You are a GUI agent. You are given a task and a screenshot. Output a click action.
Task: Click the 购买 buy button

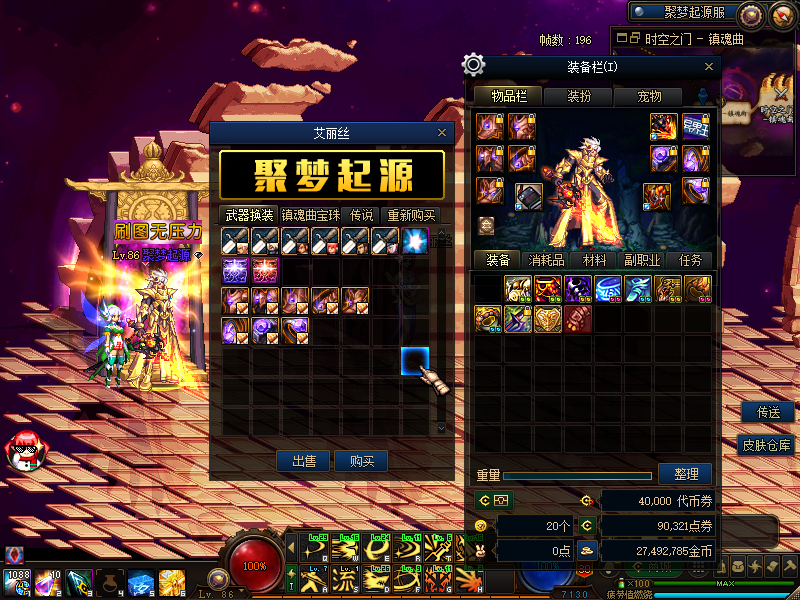pyautogui.click(x=361, y=461)
